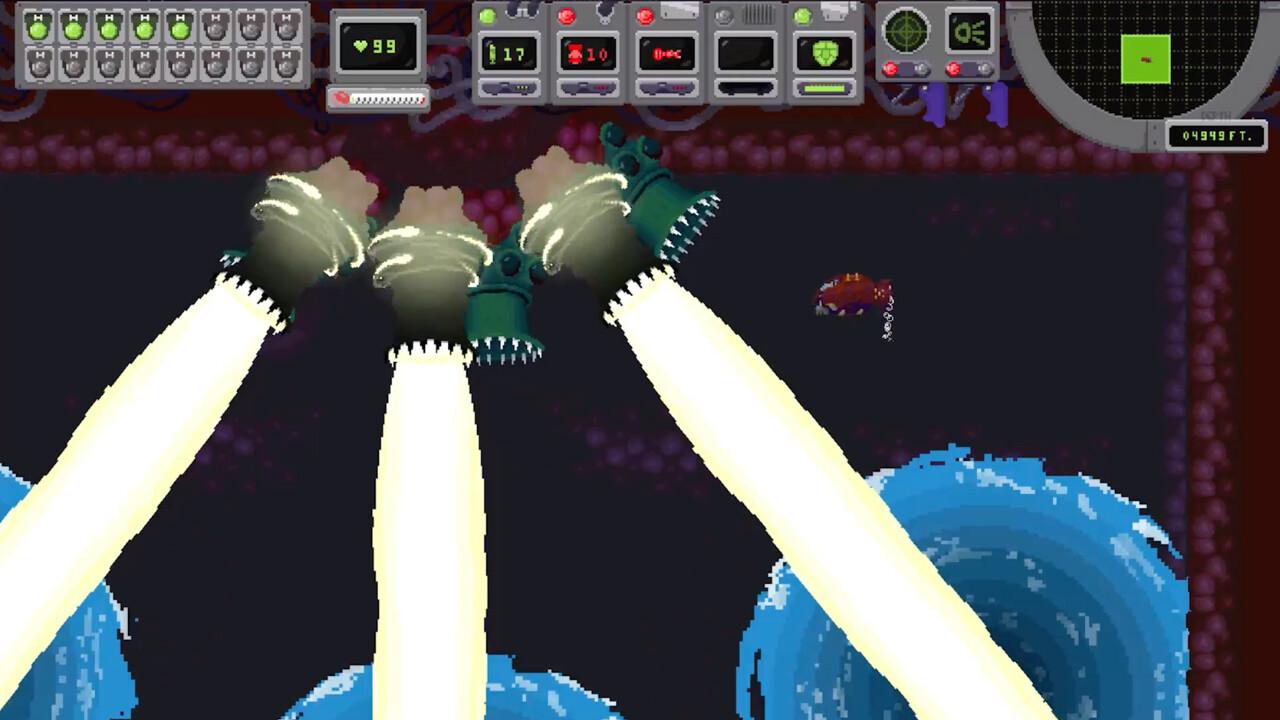This screenshot has height=720, width=1280.
Task: Select the green targeting radar icon
Action: (x=905, y=30)
